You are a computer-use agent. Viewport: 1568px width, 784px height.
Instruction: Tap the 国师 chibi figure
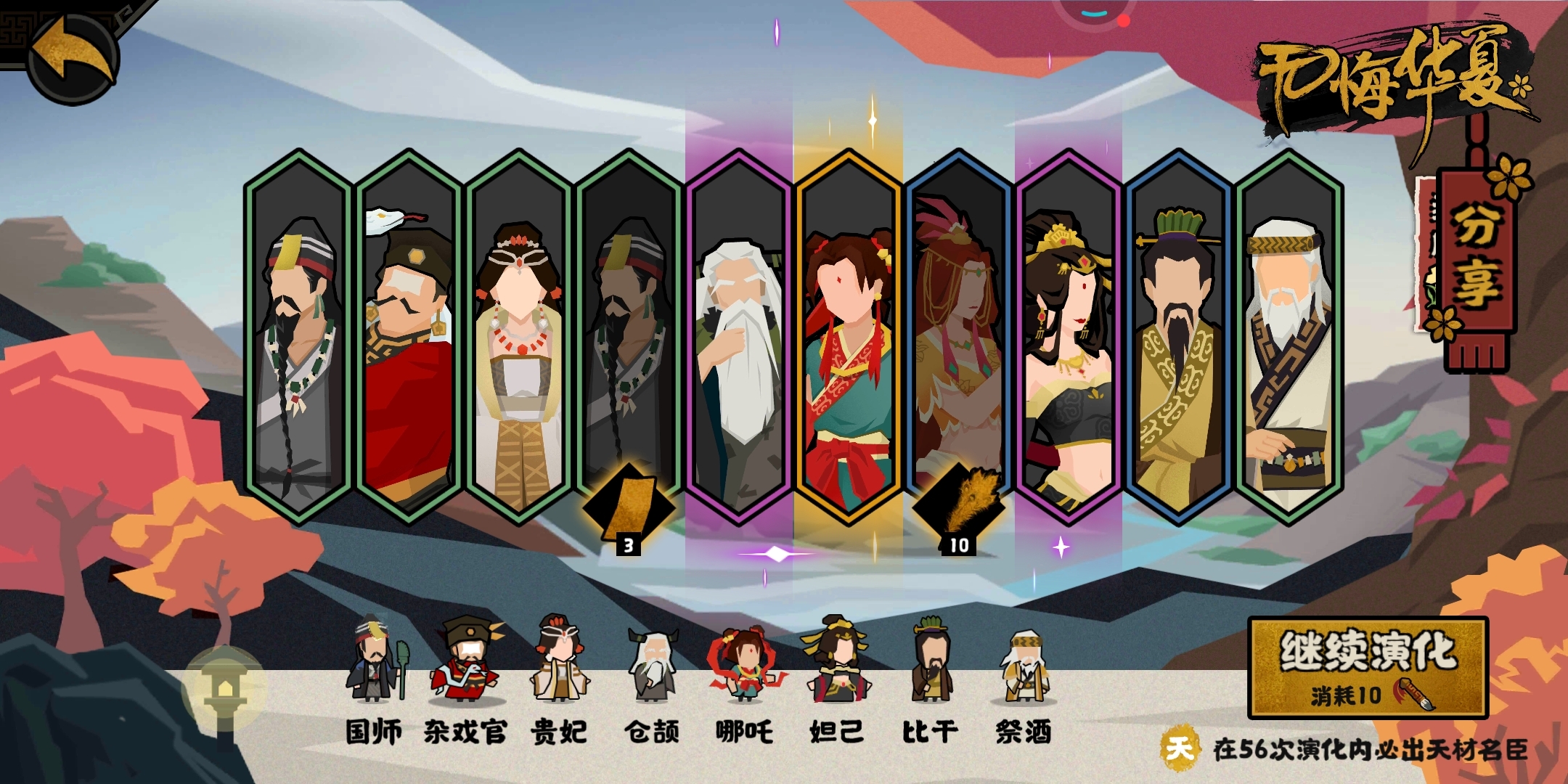[x=375, y=661]
